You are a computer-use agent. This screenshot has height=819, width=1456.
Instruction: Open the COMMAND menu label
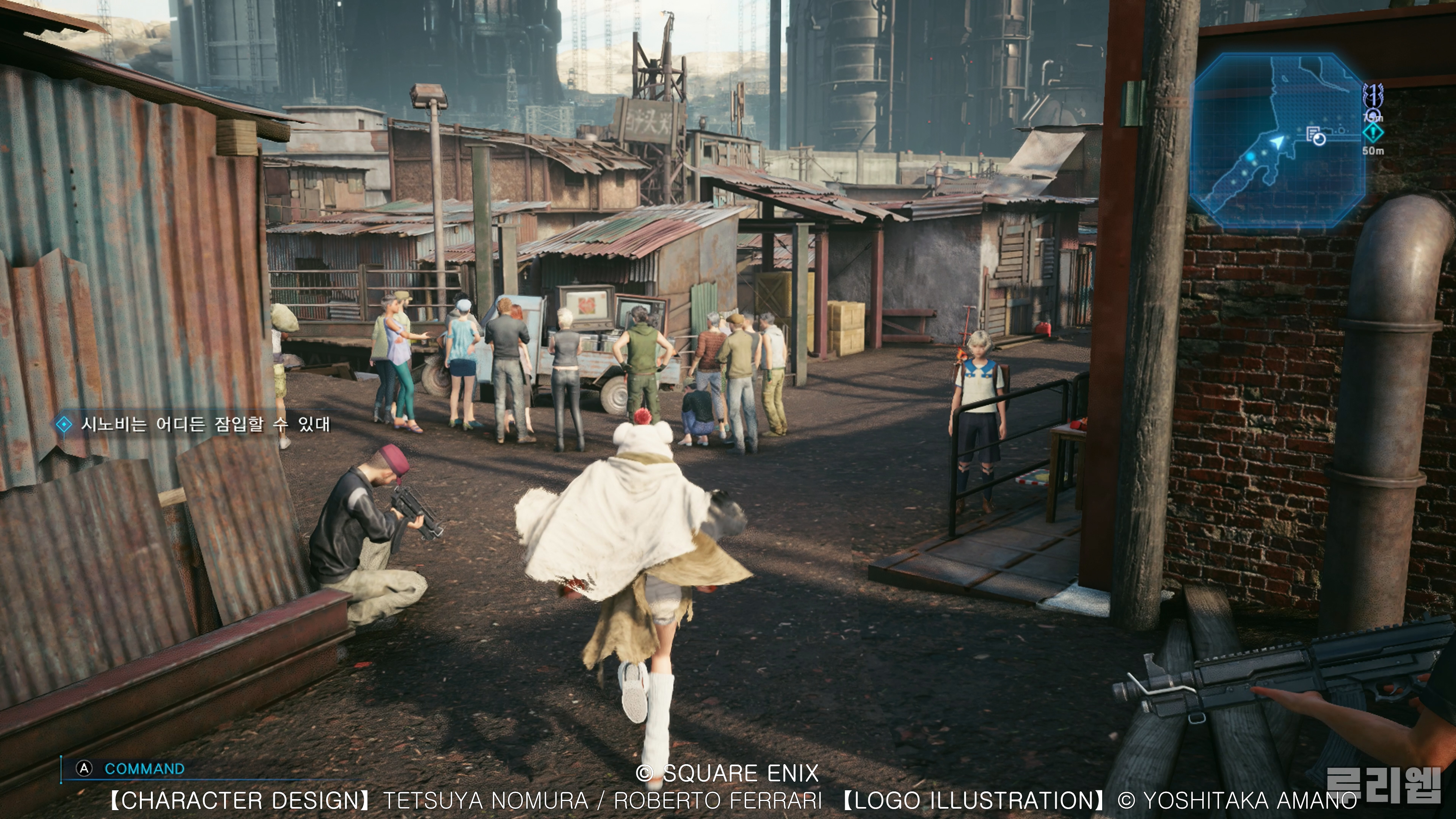coord(144,769)
